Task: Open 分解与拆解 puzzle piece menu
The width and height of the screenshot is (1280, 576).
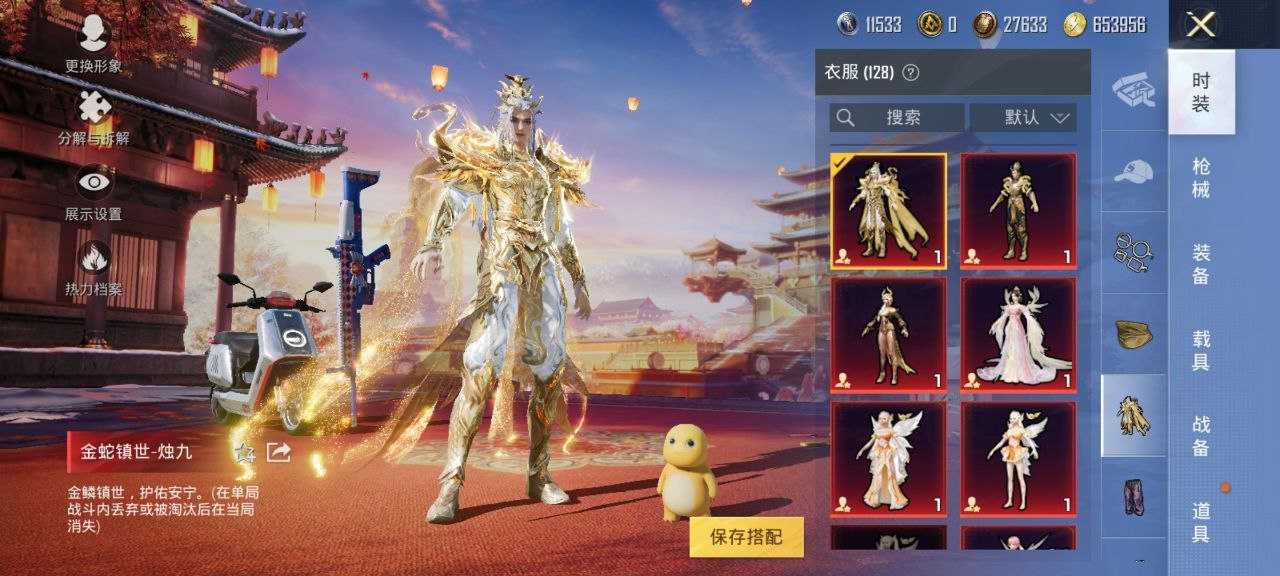Action: click(94, 118)
